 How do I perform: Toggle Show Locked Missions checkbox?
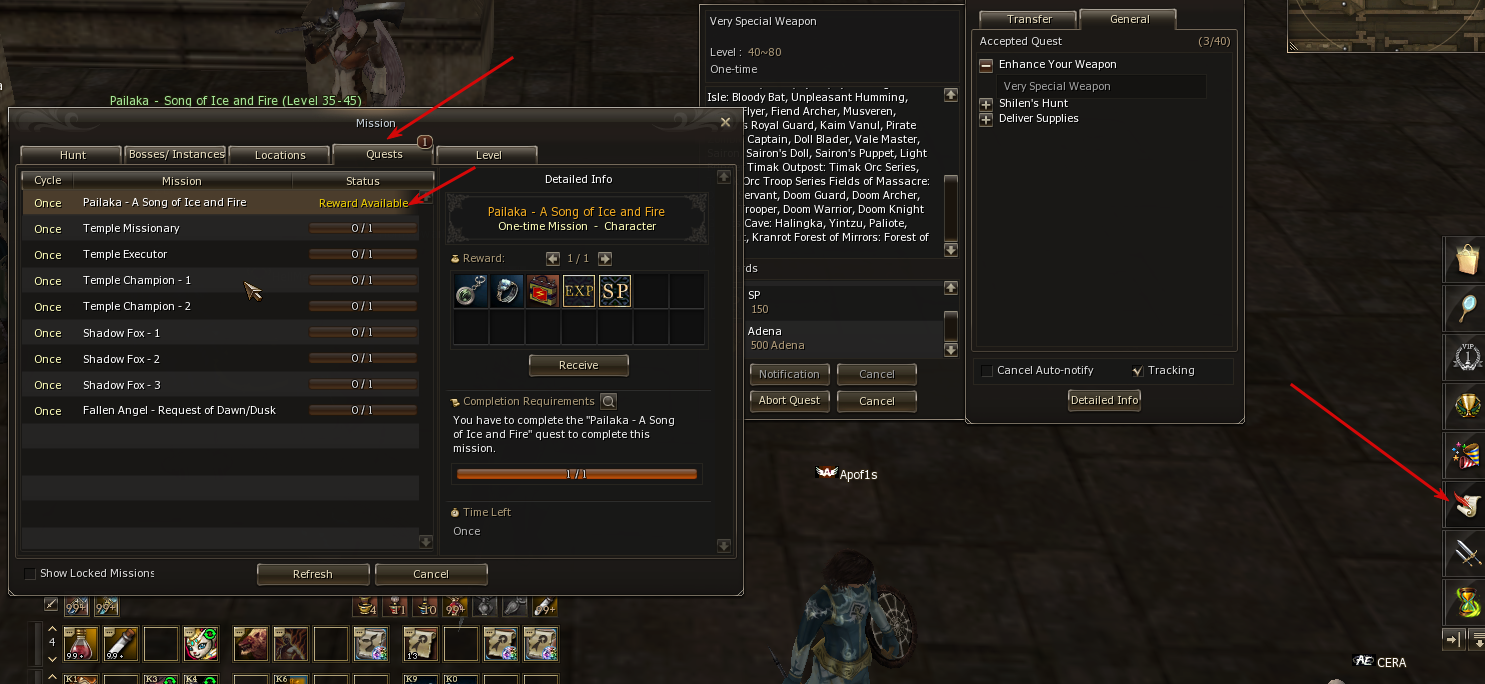coord(30,574)
